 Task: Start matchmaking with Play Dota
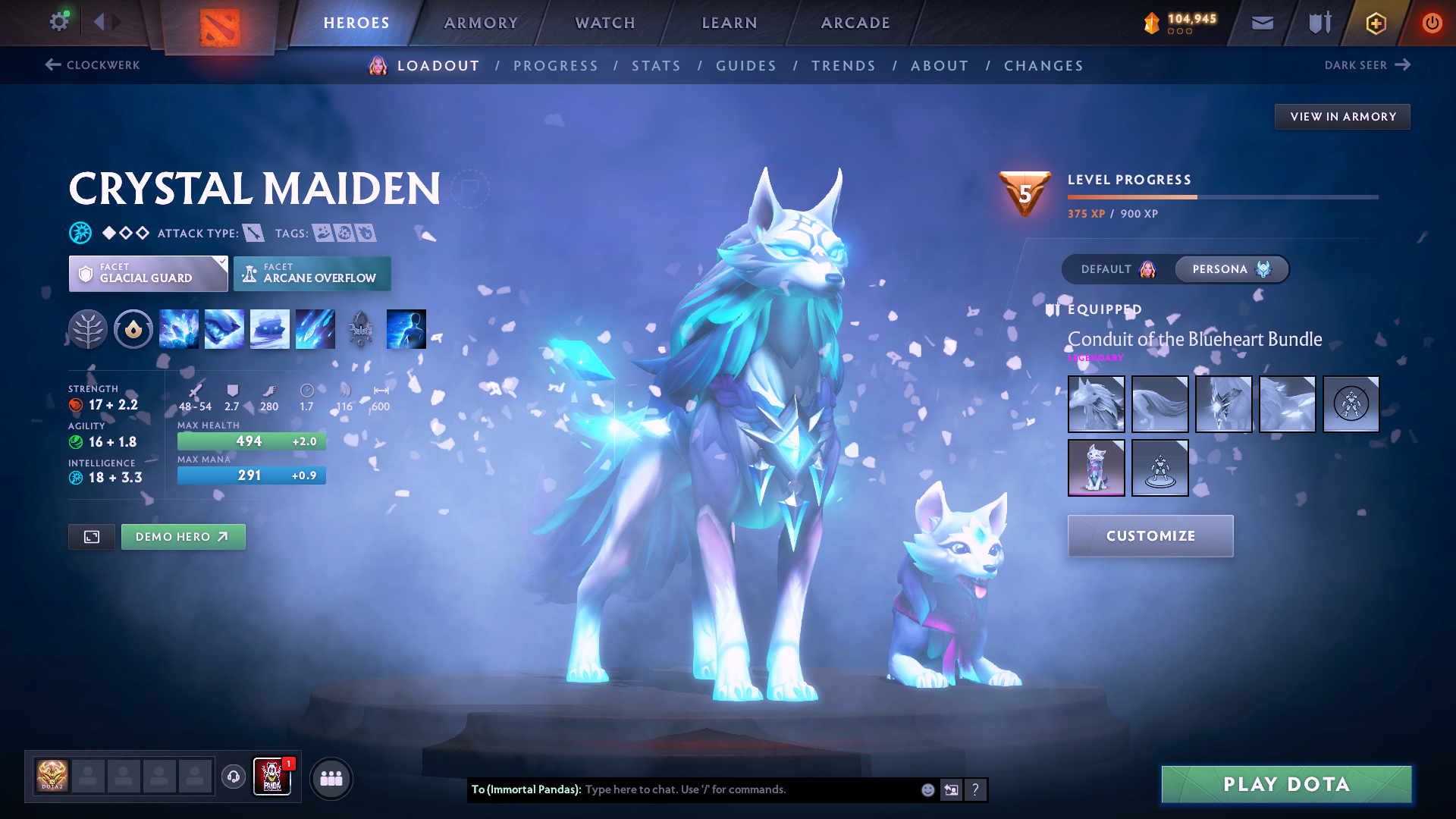[1286, 784]
